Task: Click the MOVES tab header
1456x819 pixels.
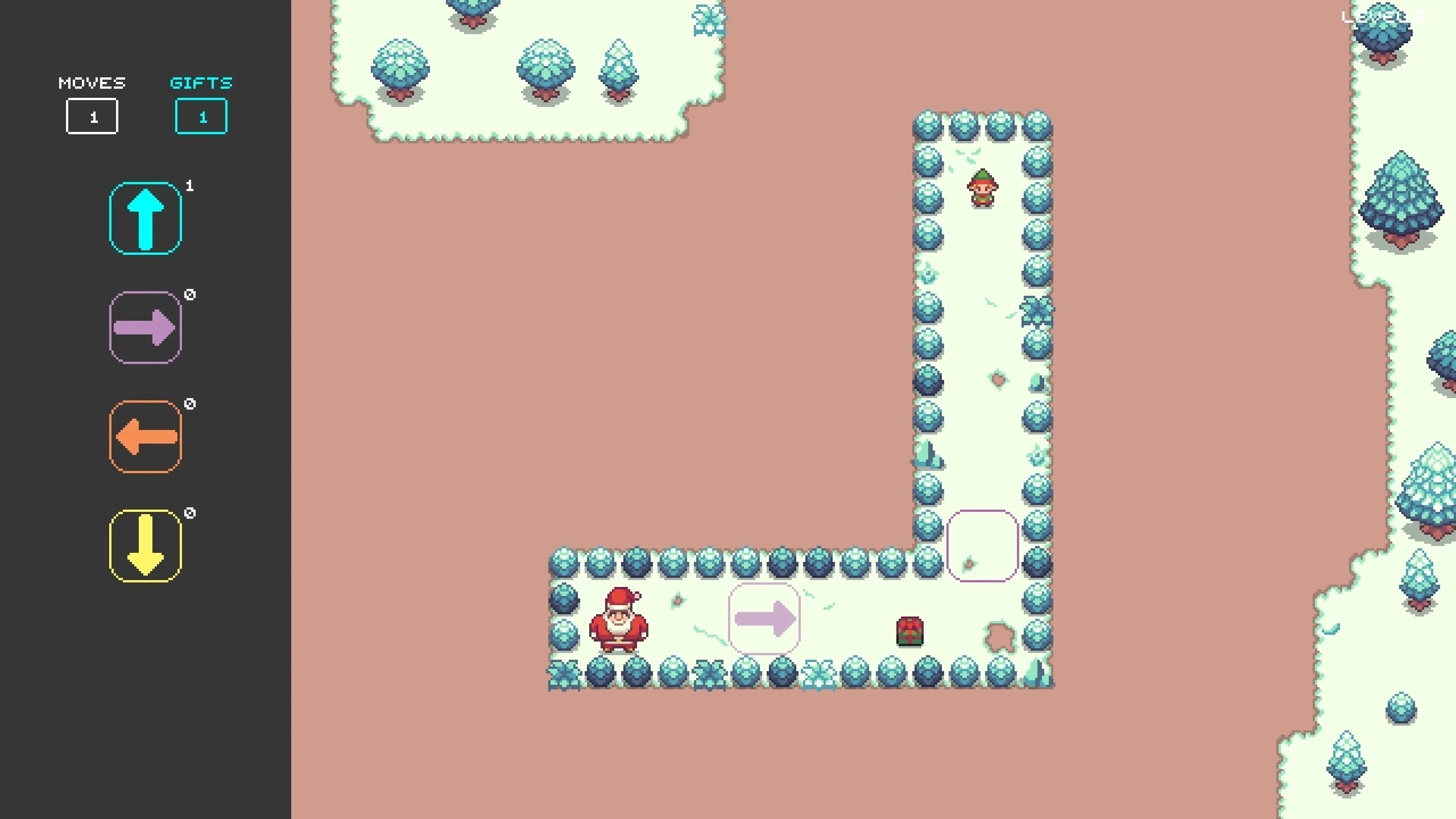Action: (91, 83)
